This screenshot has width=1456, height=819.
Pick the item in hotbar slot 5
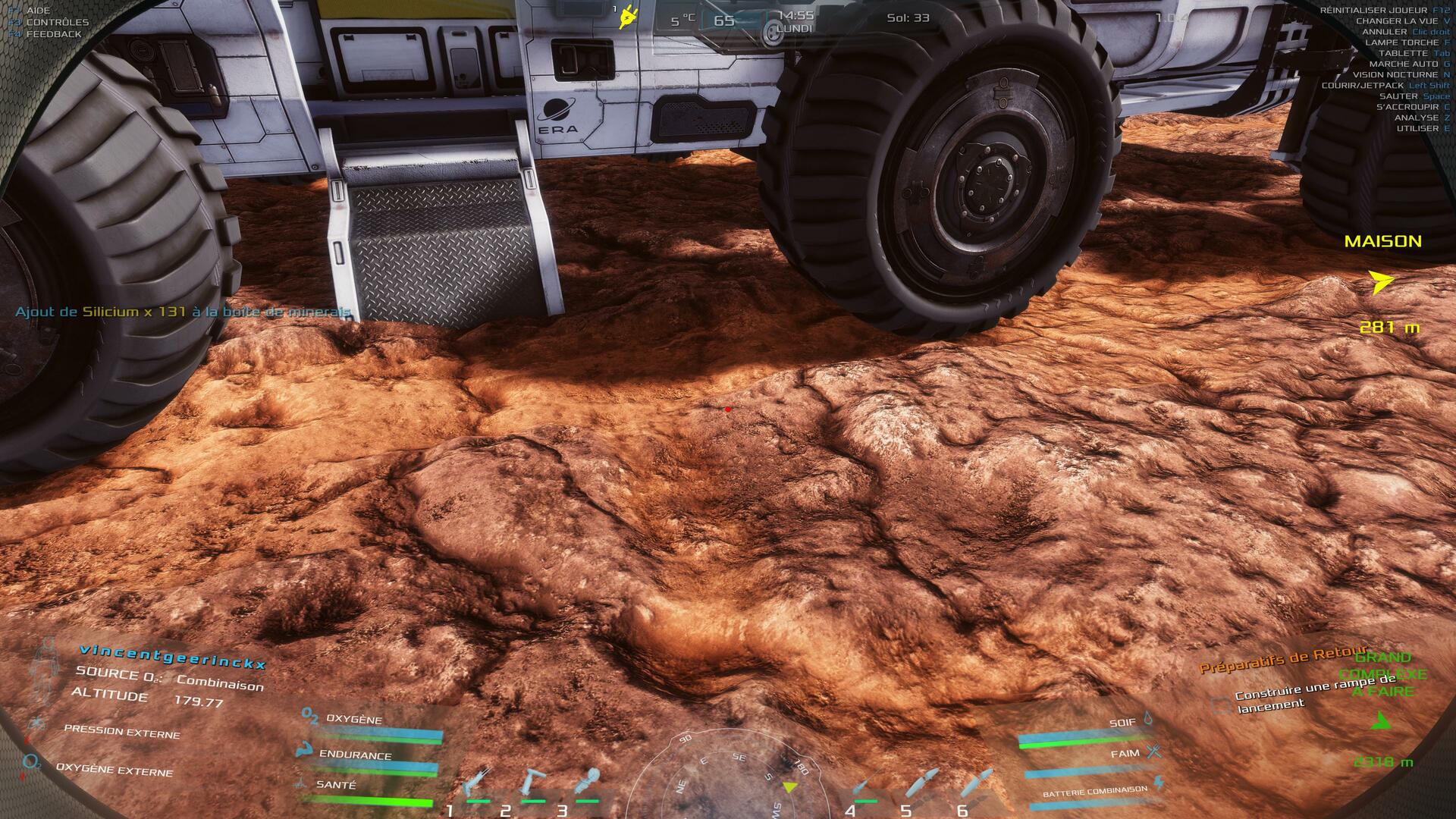point(921,781)
